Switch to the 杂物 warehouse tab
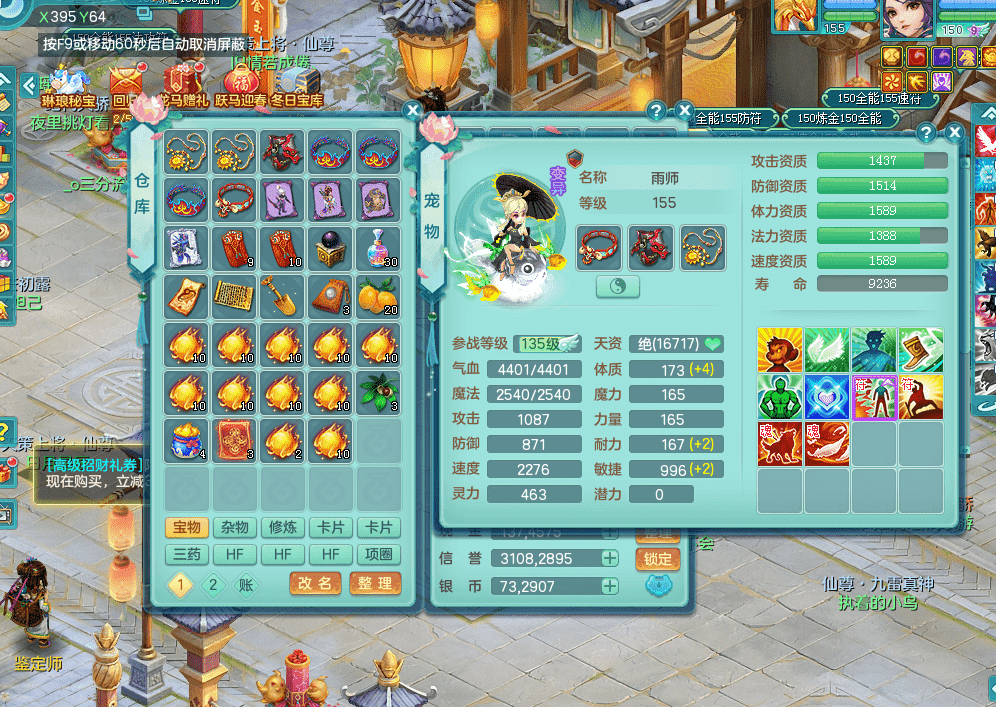 (235, 528)
